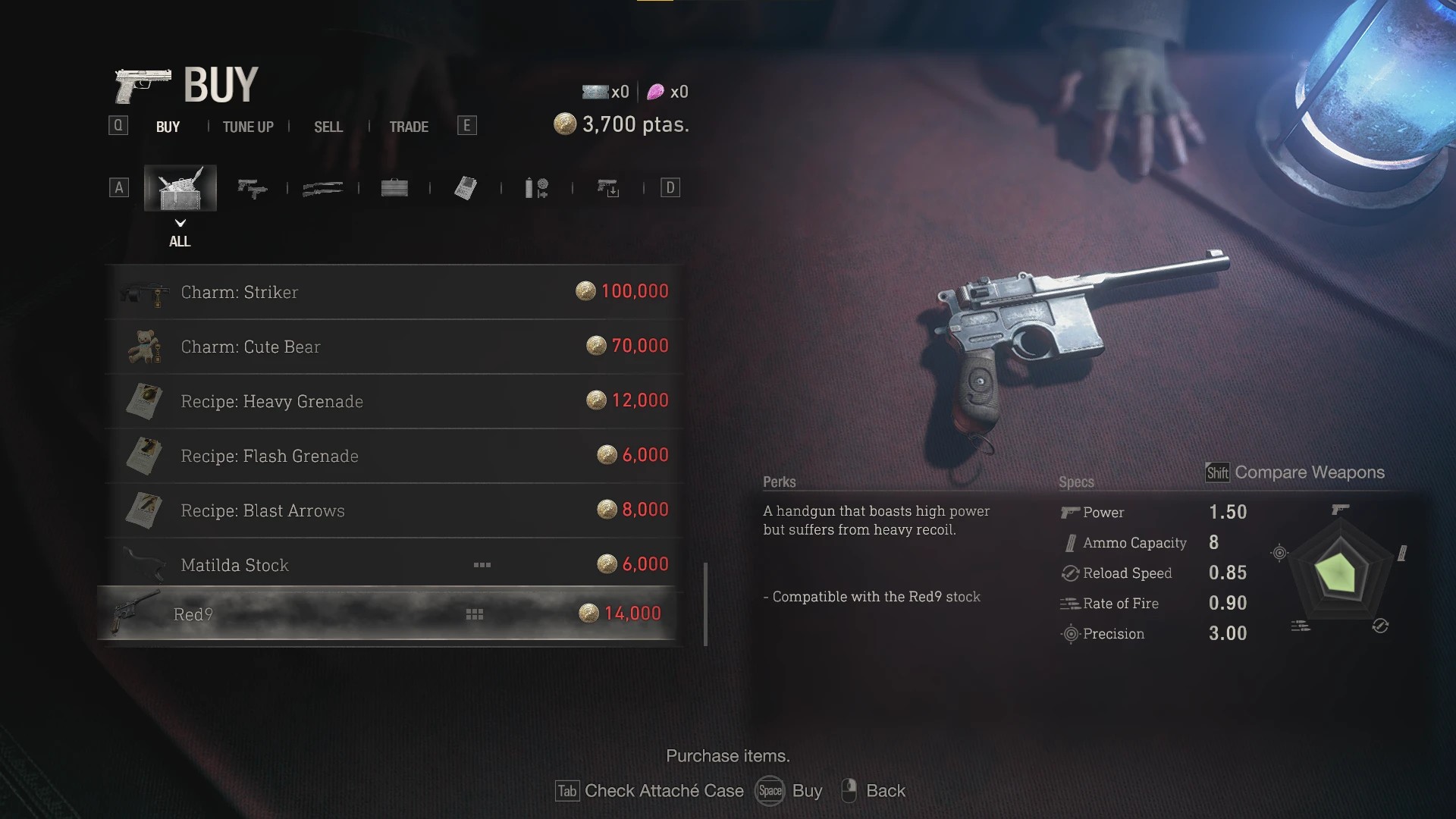Switch to the TUNE UP tab
Screen dimensions: 1456x819
click(248, 127)
